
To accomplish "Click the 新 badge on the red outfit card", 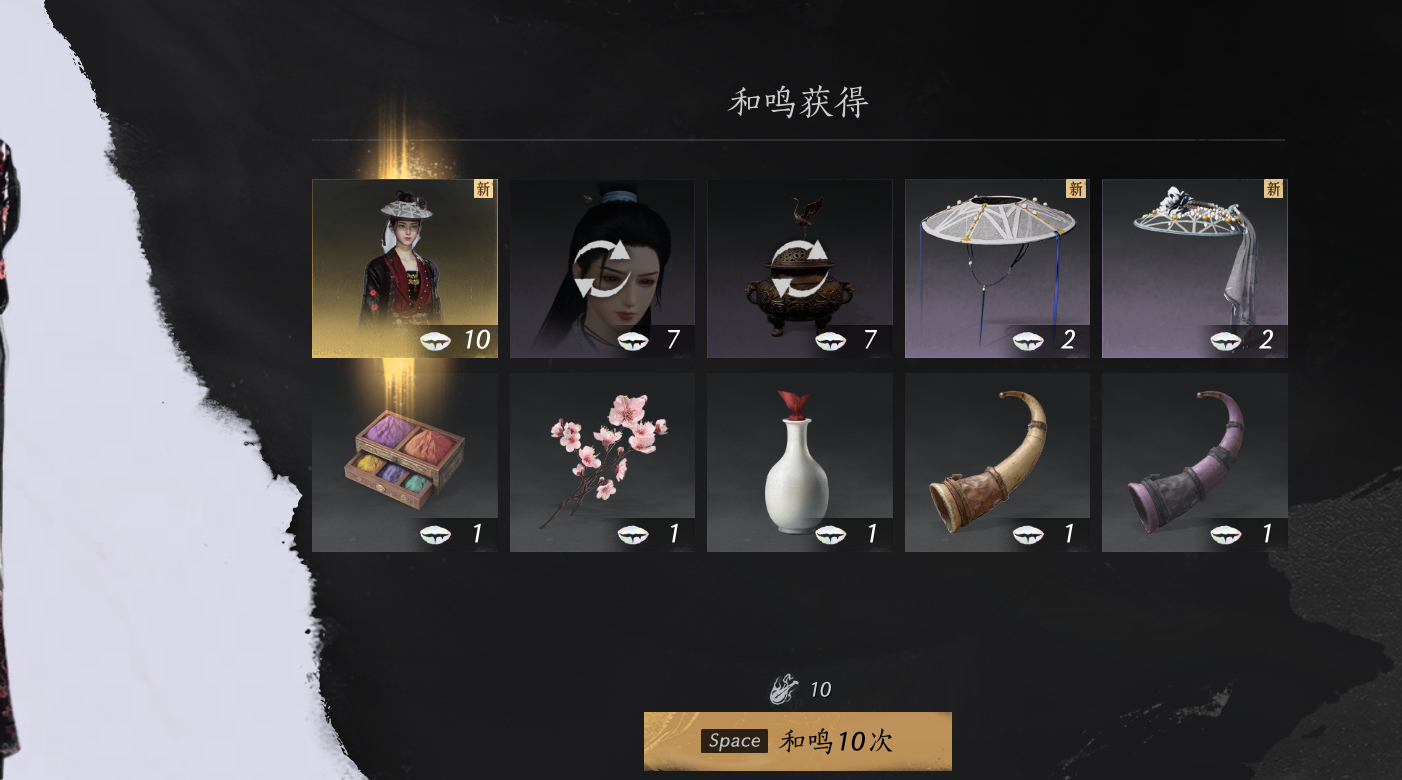I will [484, 190].
